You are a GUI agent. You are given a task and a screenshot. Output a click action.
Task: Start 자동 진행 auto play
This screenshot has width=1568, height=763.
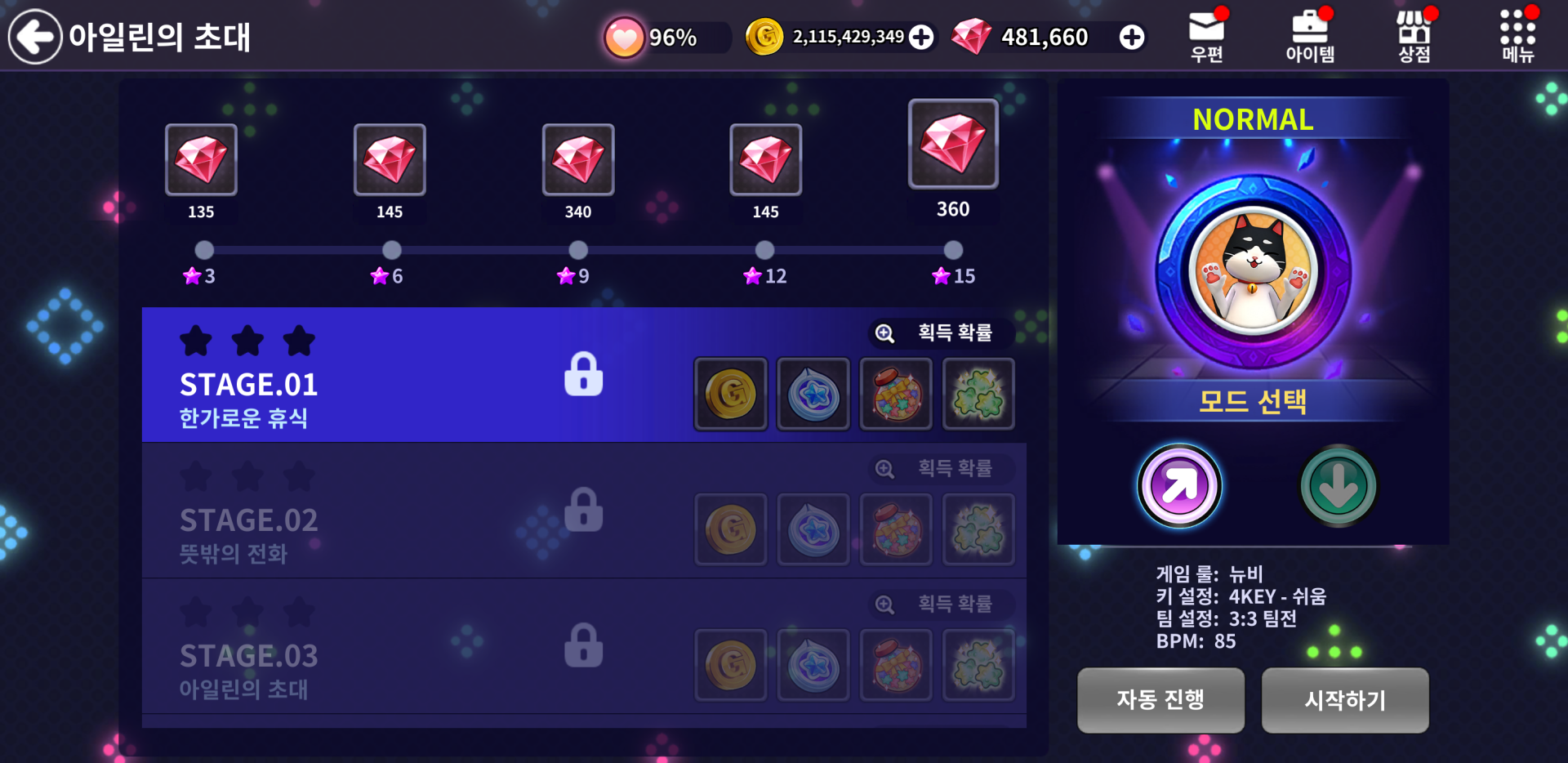pyautogui.click(x=1160, y=700)
